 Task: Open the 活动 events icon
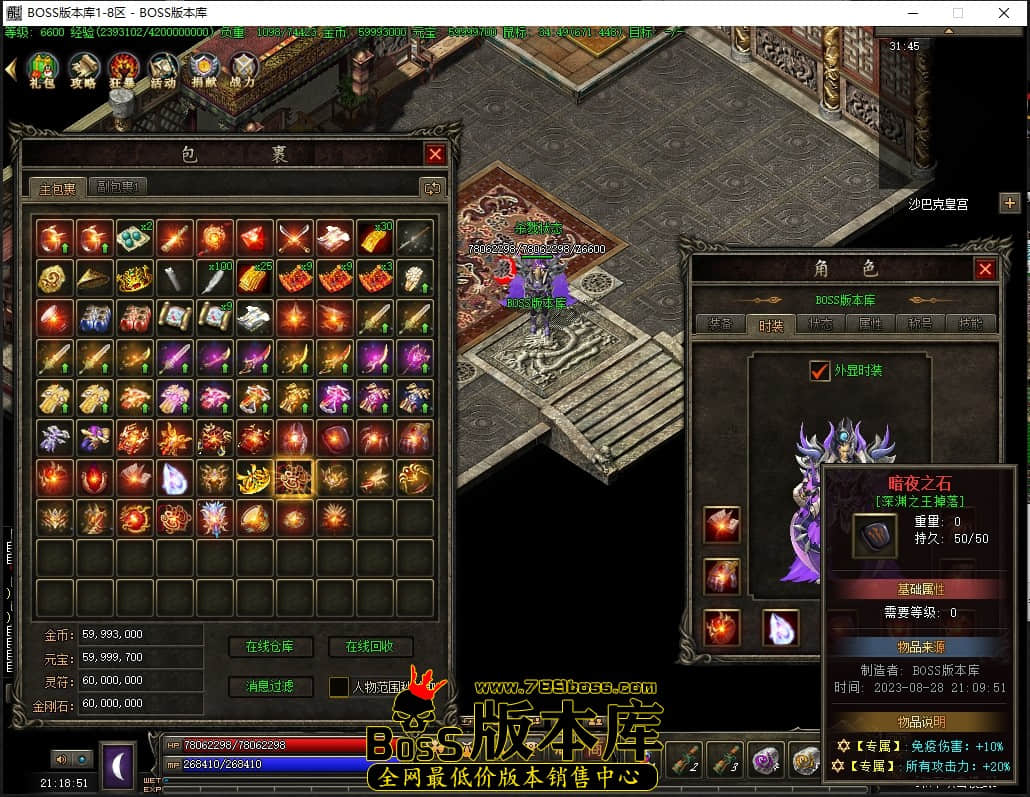[163, 71]
